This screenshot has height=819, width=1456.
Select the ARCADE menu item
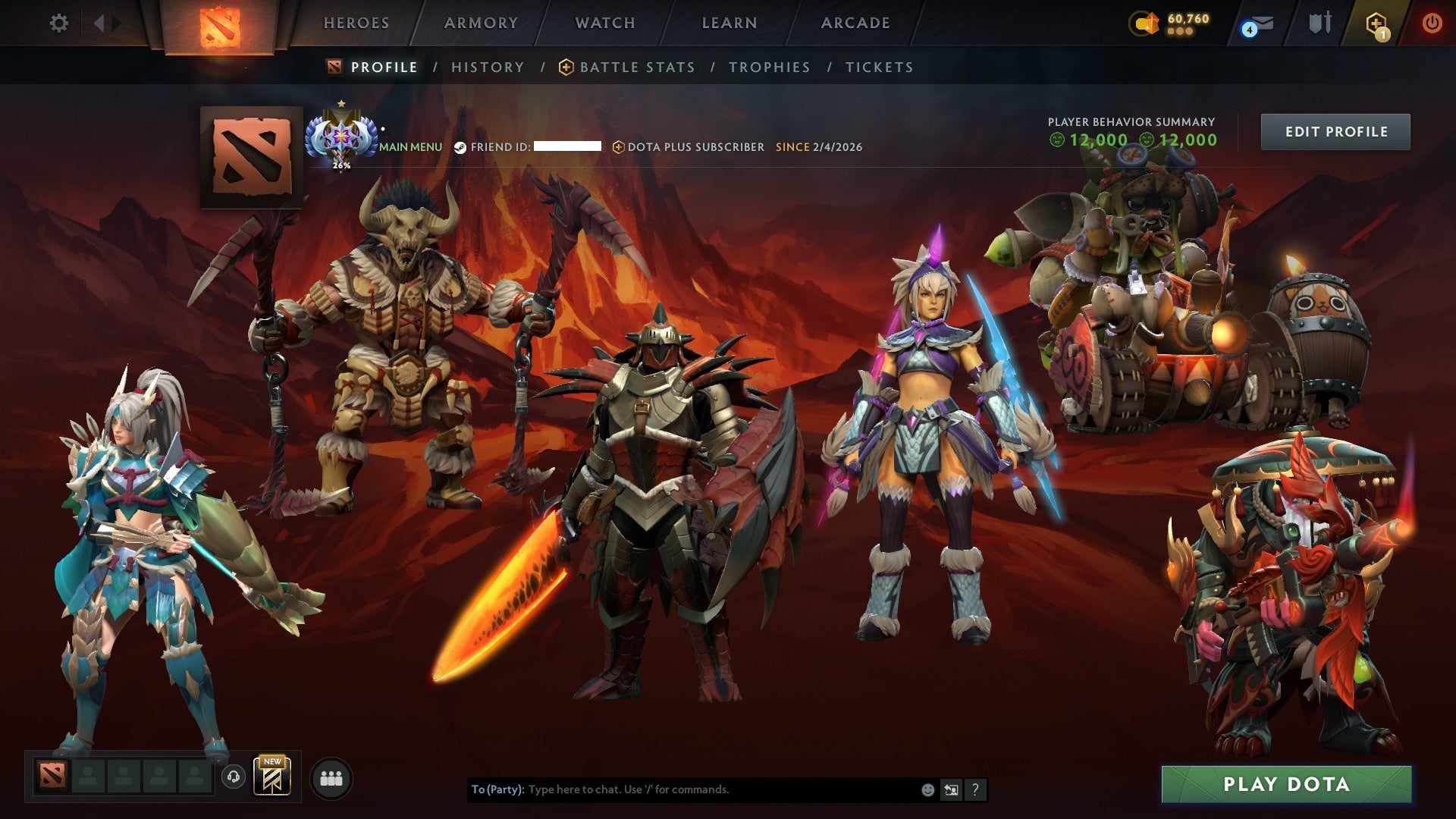pyautogui.click(x=855, y=23)
